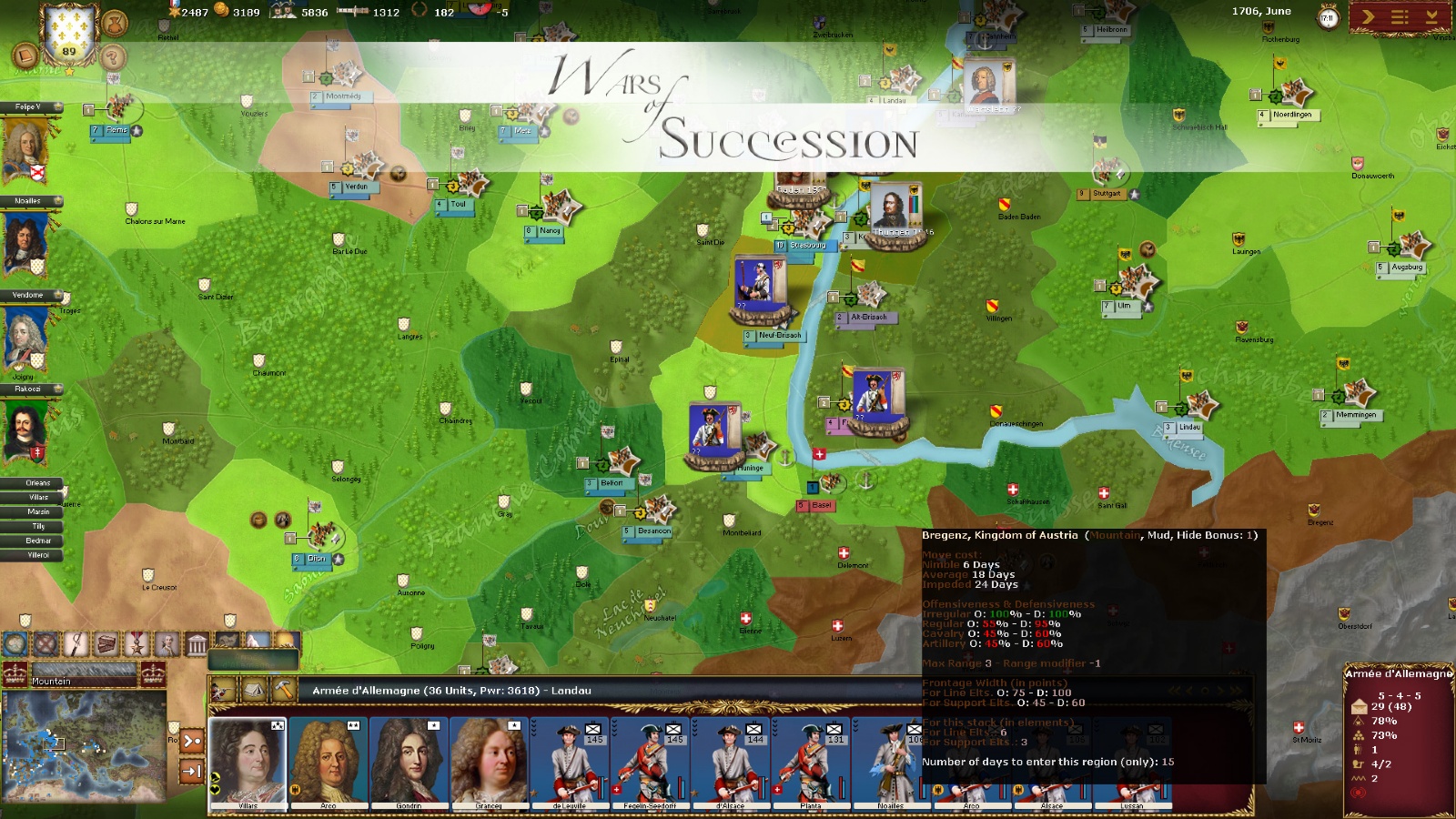
Task: Open the main menu button at top right
Action: pos(1400,16)
